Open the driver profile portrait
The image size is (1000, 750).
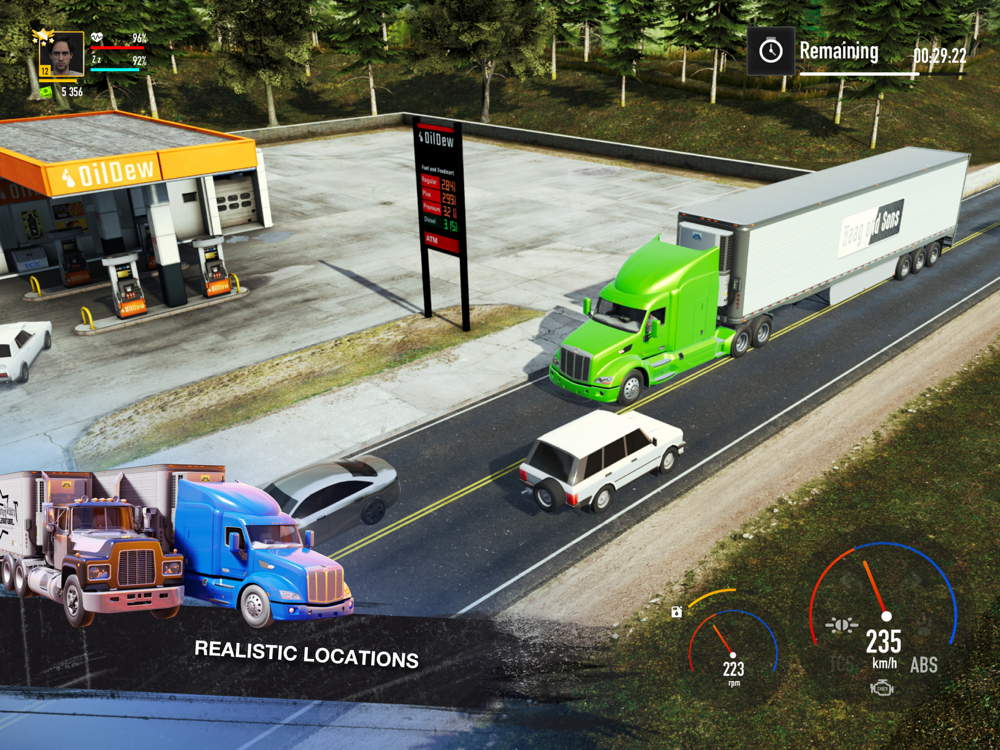[62, 53]
